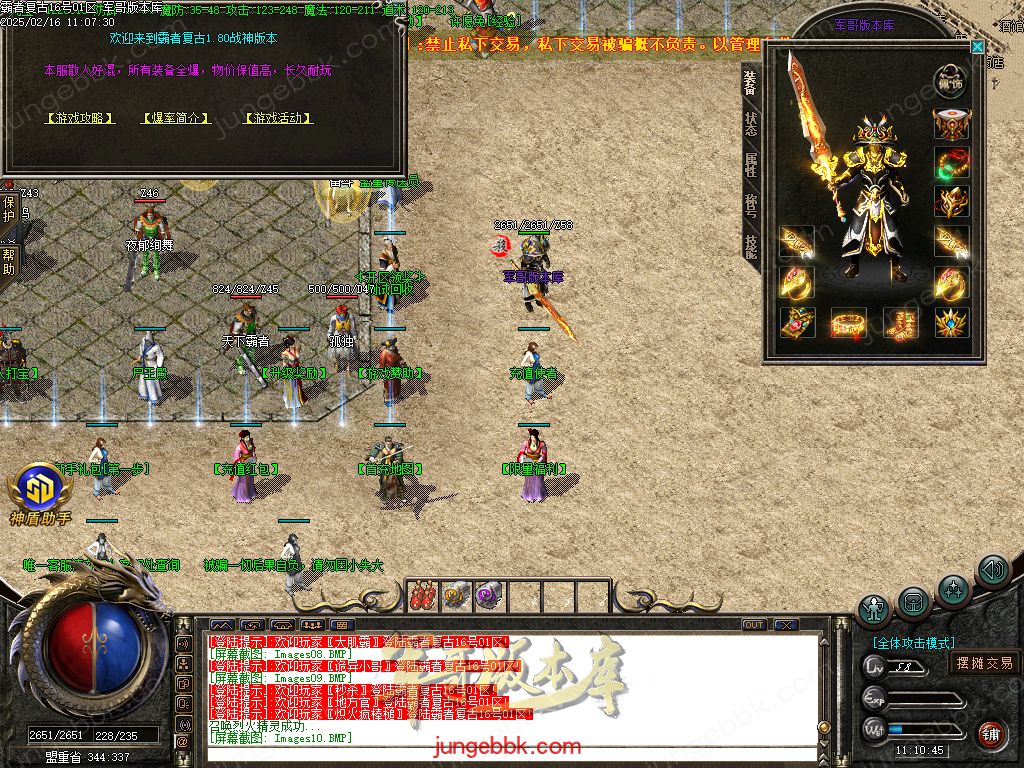
Task: Open the 爆率简介 drop rate link
Action: (176, 118)
